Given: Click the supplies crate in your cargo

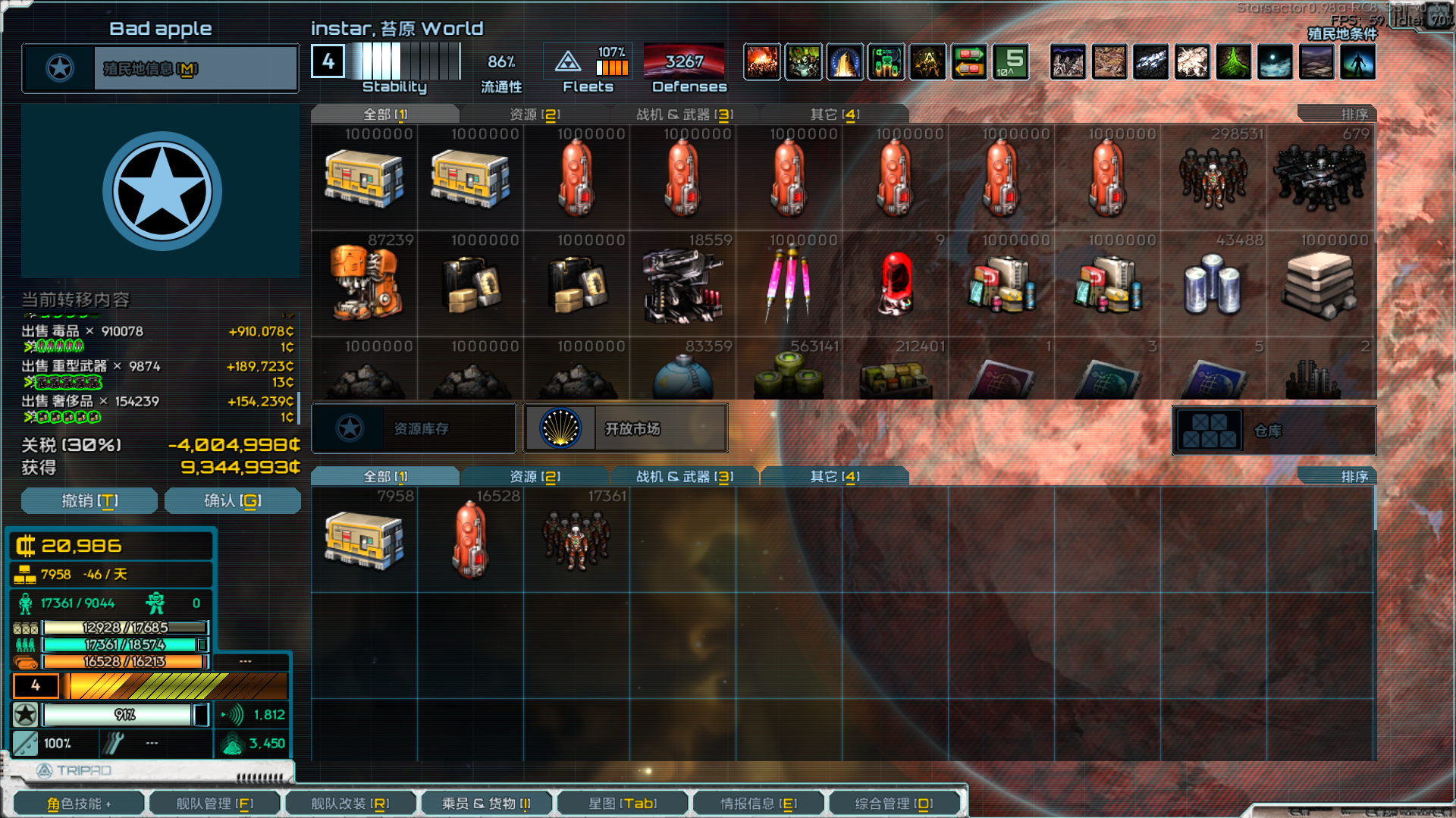Looking at the screenshot, I should (364, 540).
